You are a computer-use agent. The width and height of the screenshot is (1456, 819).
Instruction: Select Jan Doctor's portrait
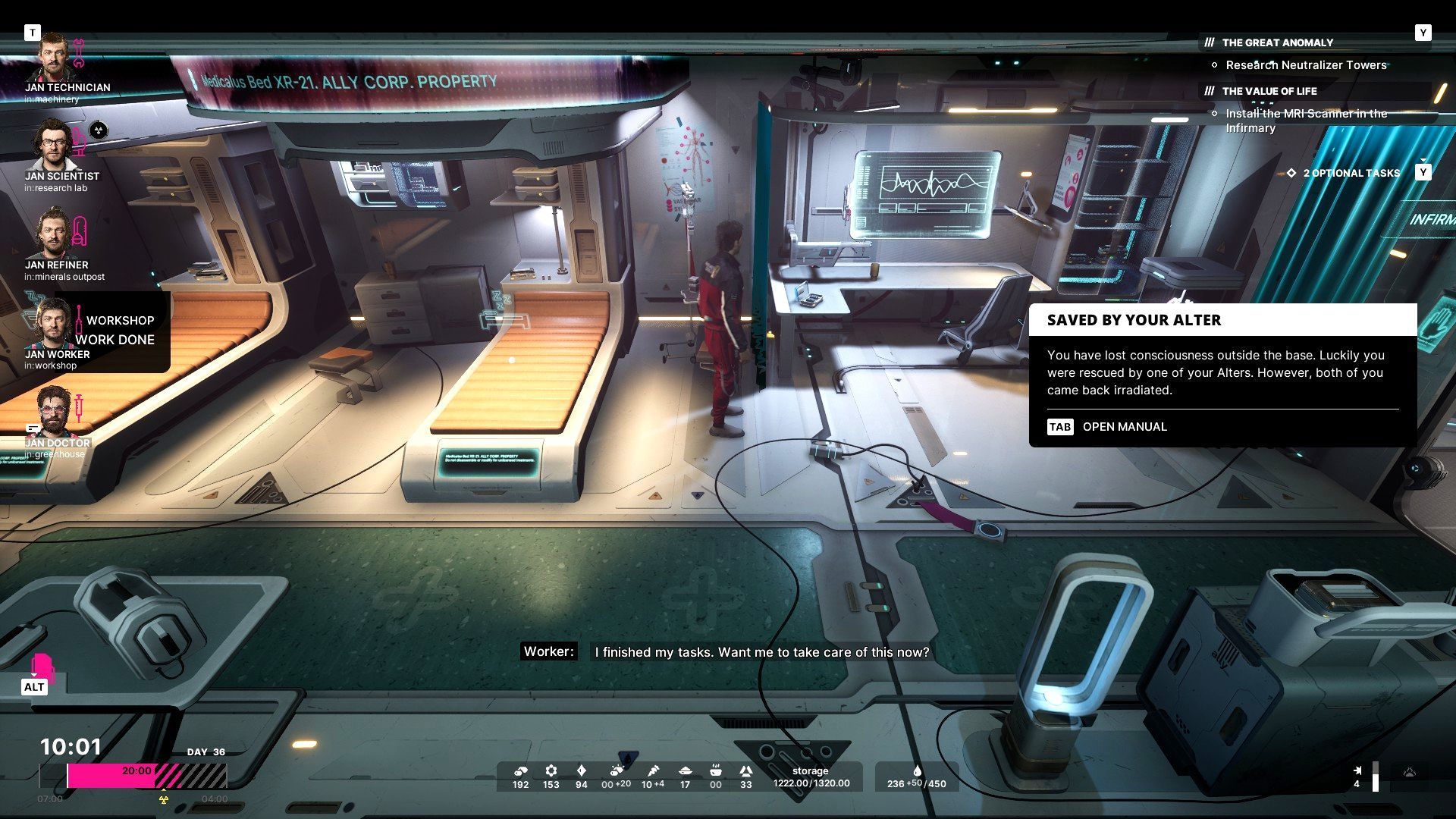click(53, 412)
